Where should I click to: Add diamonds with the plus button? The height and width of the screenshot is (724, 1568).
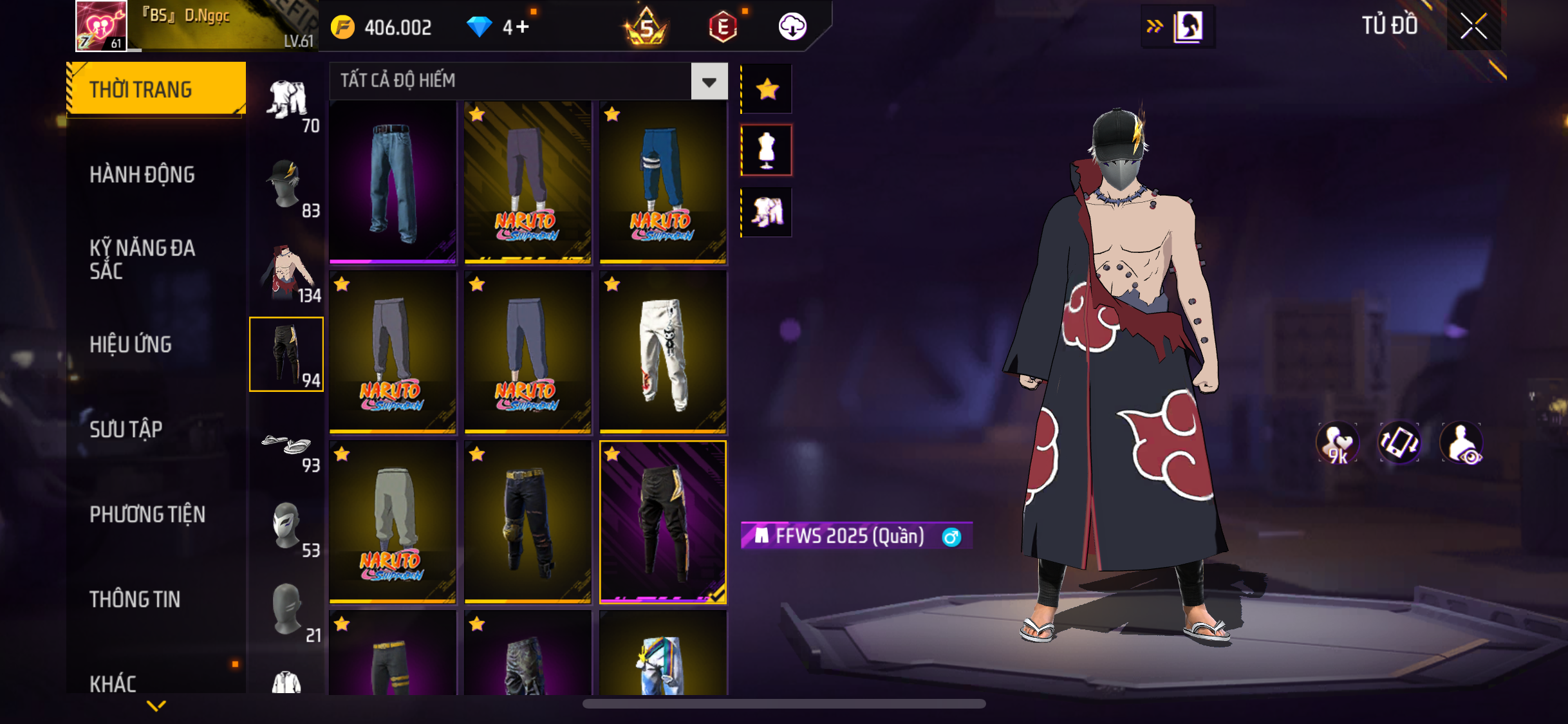522,27
